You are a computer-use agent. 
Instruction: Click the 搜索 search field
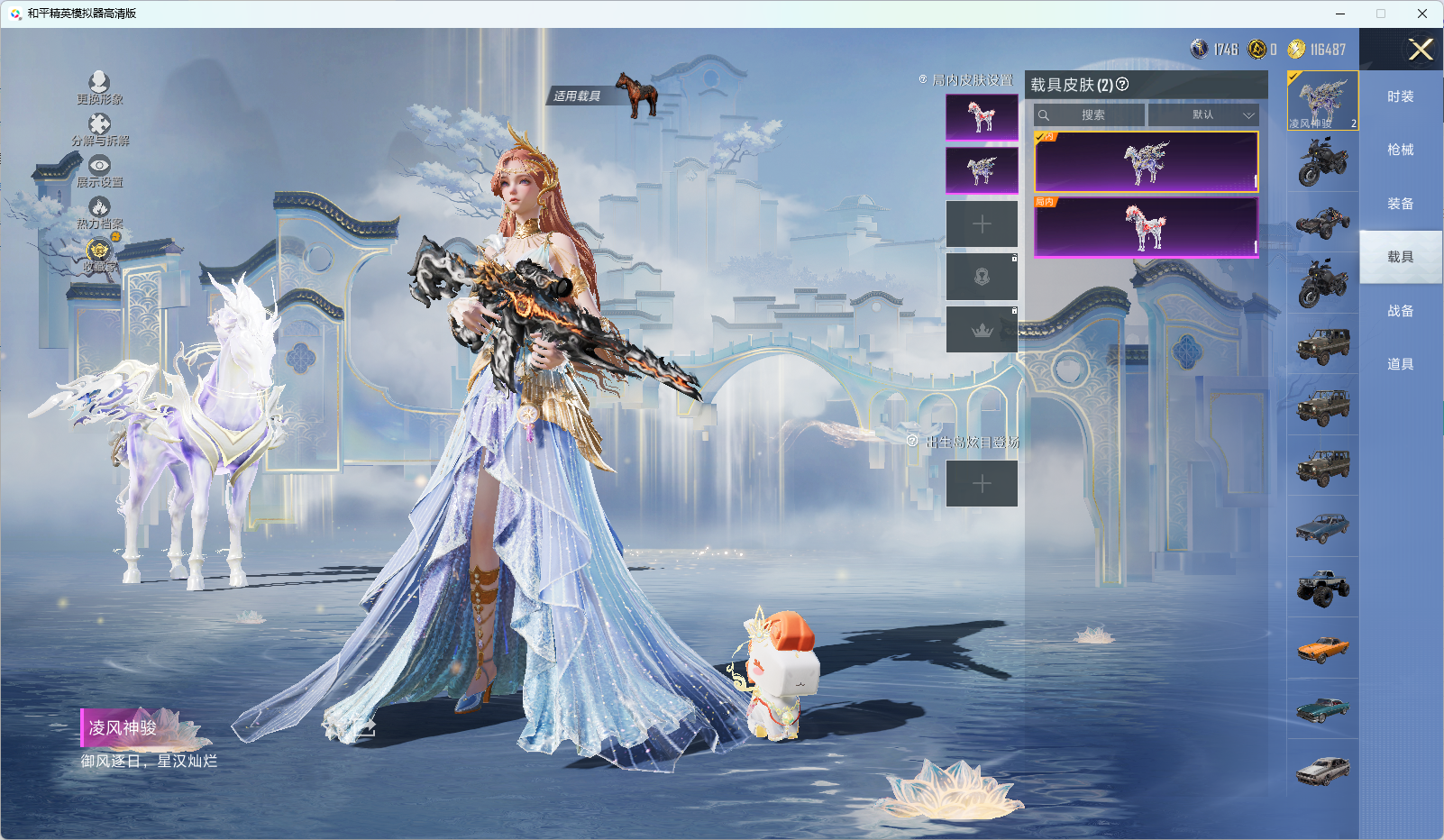(x=1091, y=115)
